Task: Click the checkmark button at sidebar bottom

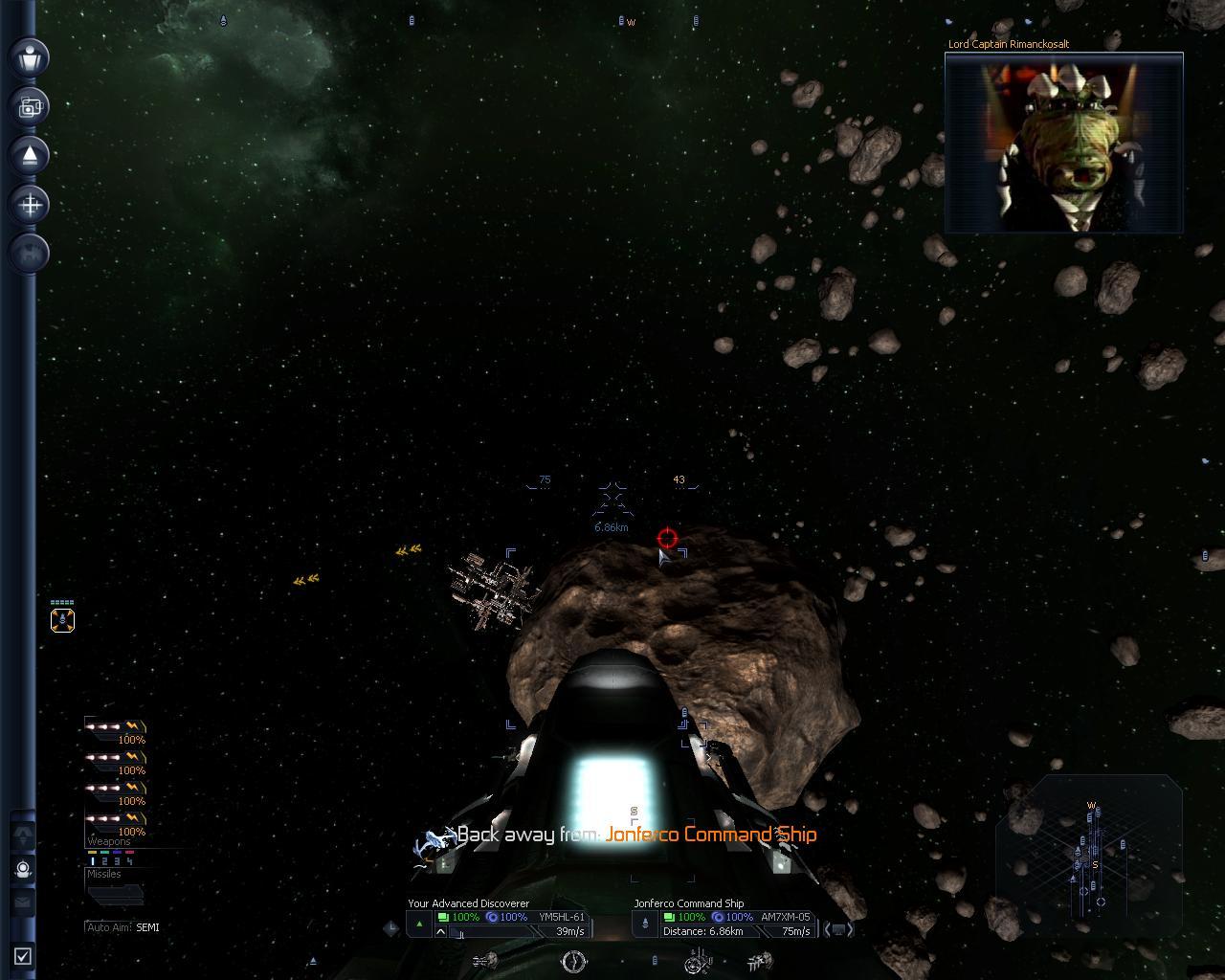Action: 23,955
